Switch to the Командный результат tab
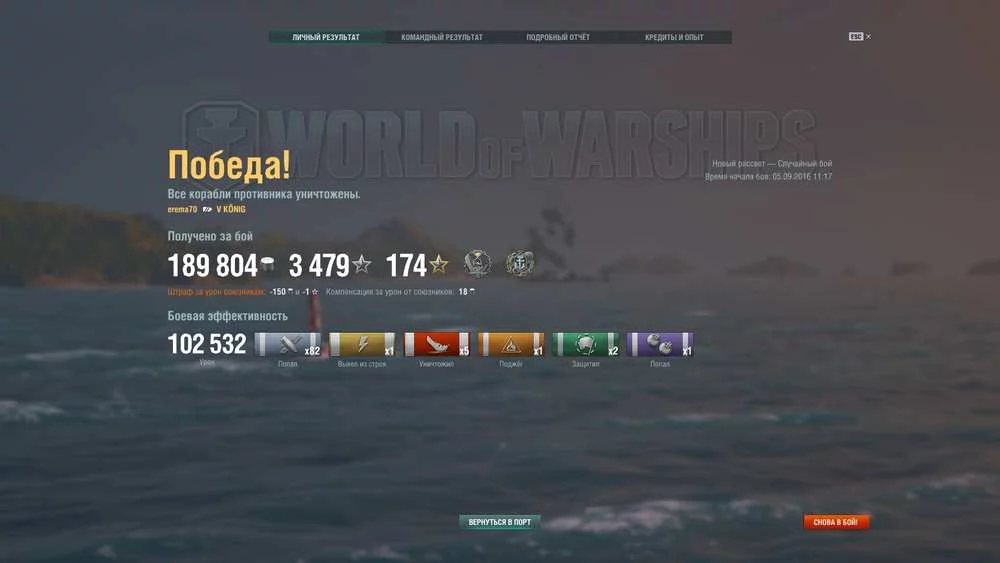The image size is (1000, 563). (442, 38)
